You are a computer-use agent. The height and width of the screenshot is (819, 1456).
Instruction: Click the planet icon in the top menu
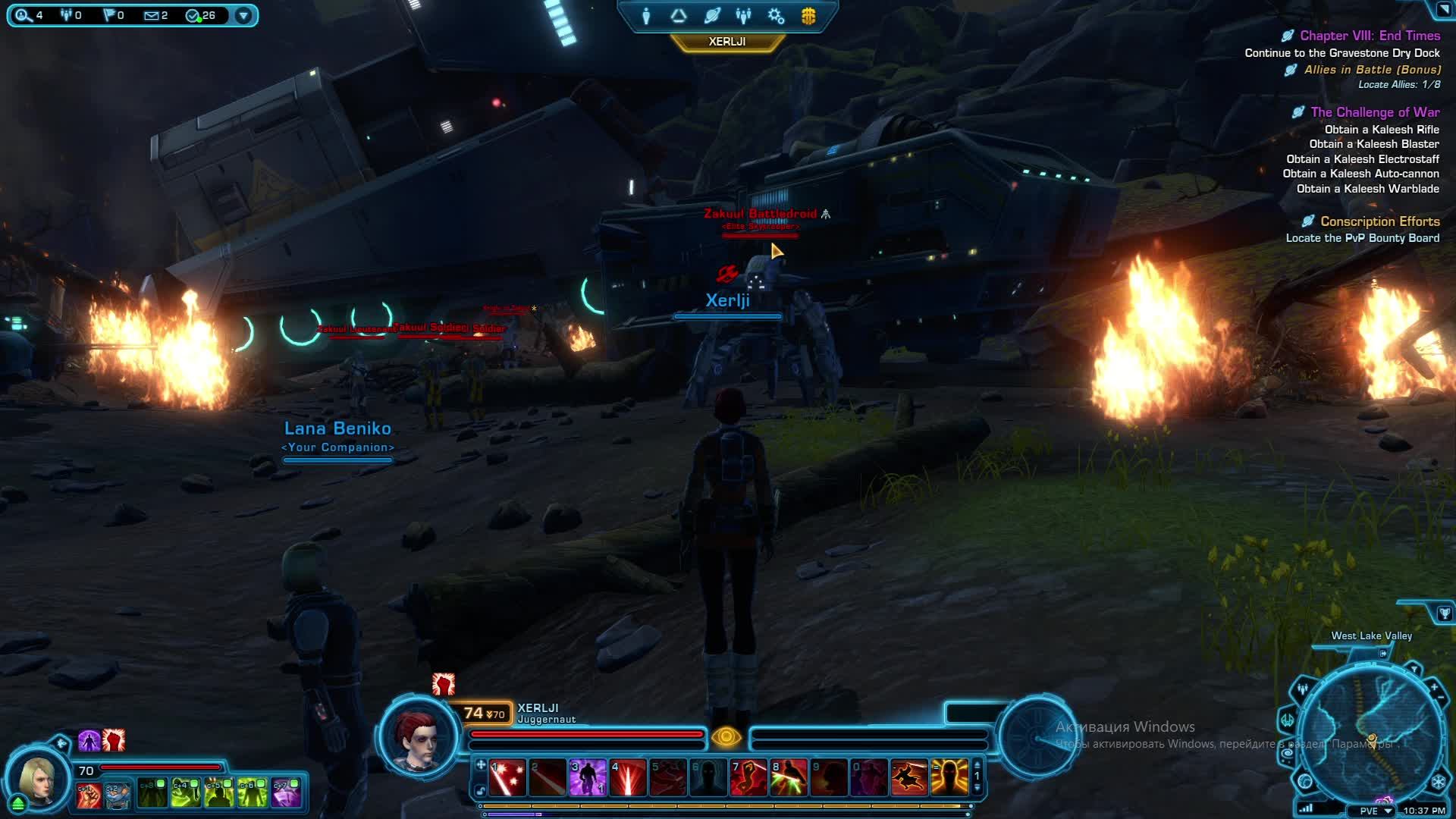point(711,16)
